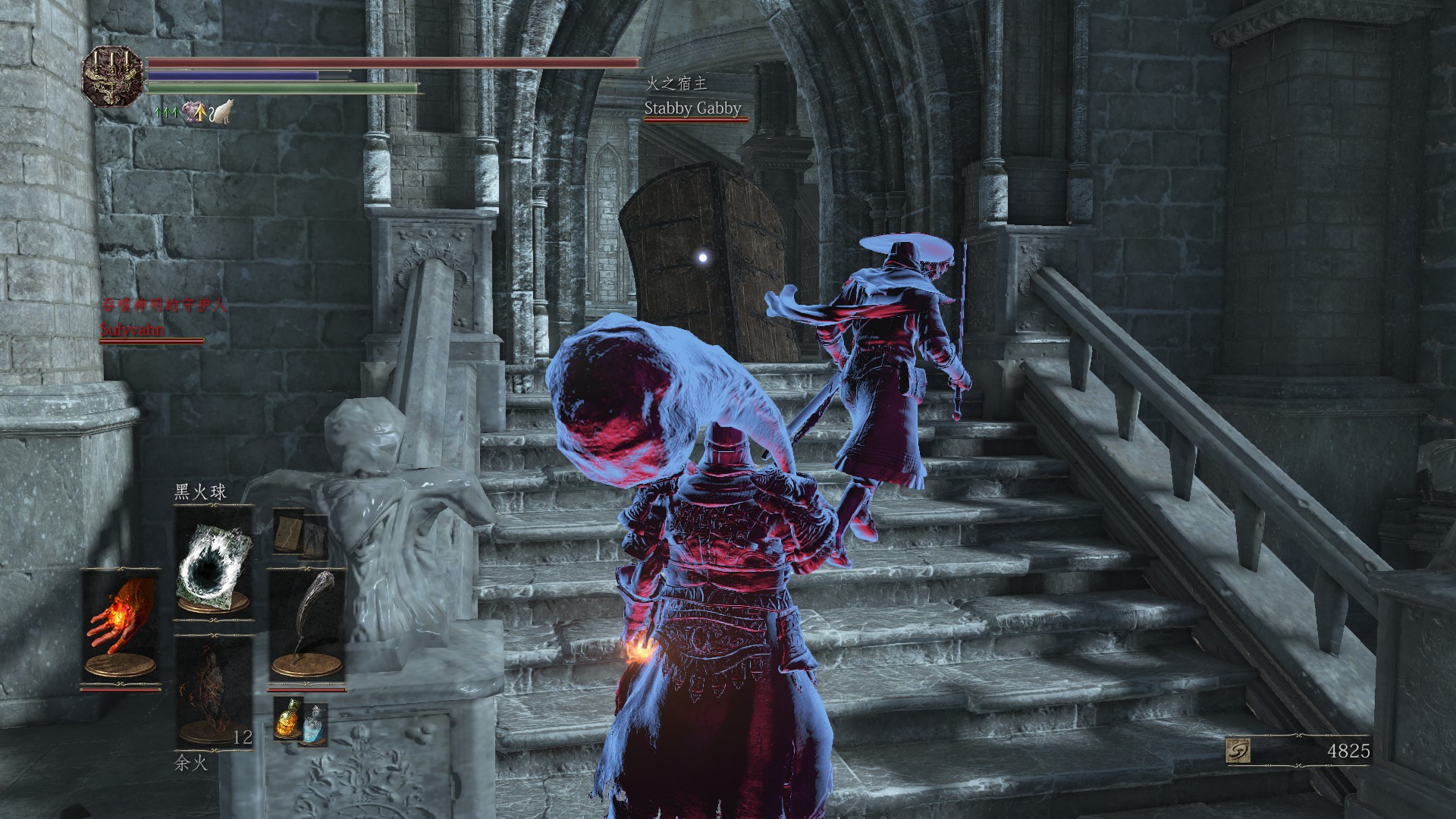Select the Stabby Gabby player nameplate
1456x819 pixels.
(x=692, y=108)
